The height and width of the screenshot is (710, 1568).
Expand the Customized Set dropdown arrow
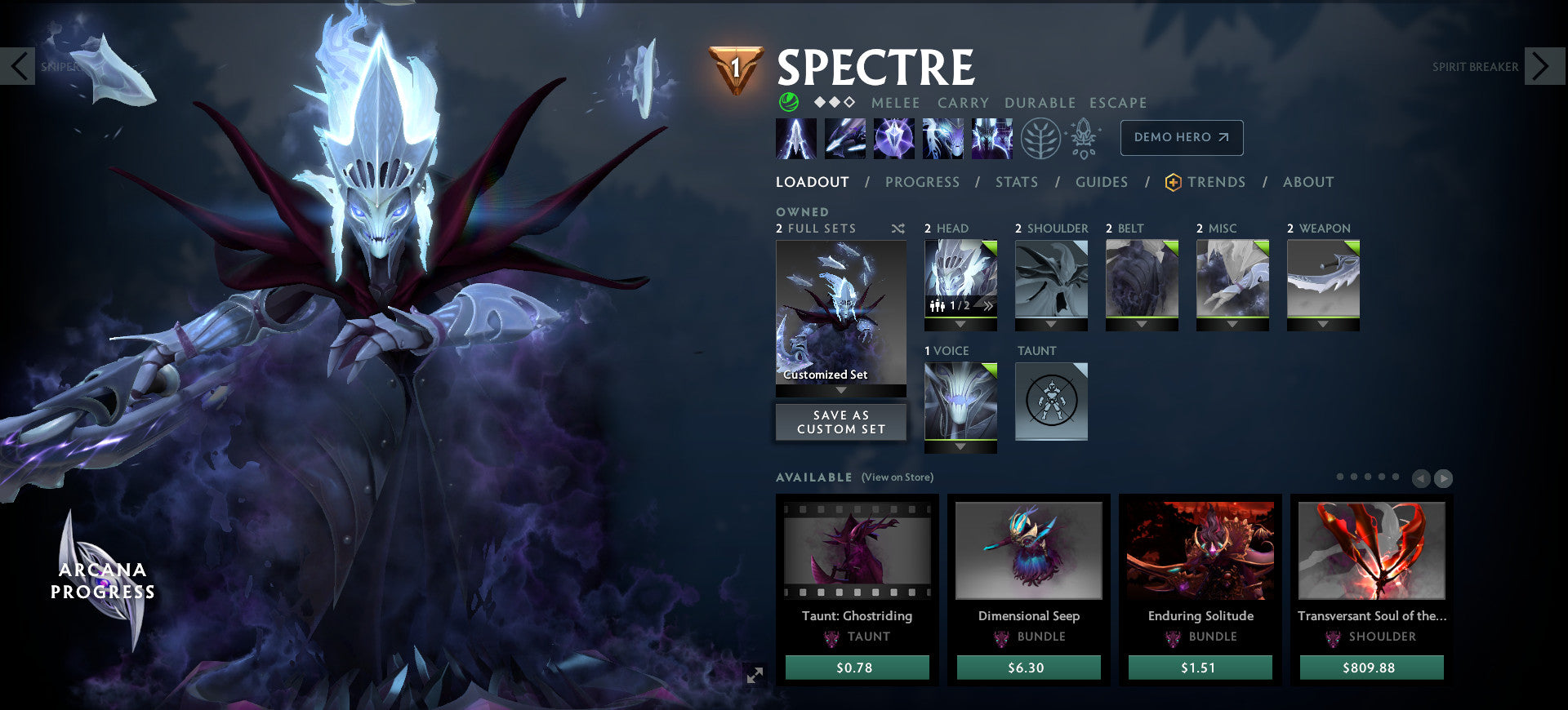coord(841,390)
